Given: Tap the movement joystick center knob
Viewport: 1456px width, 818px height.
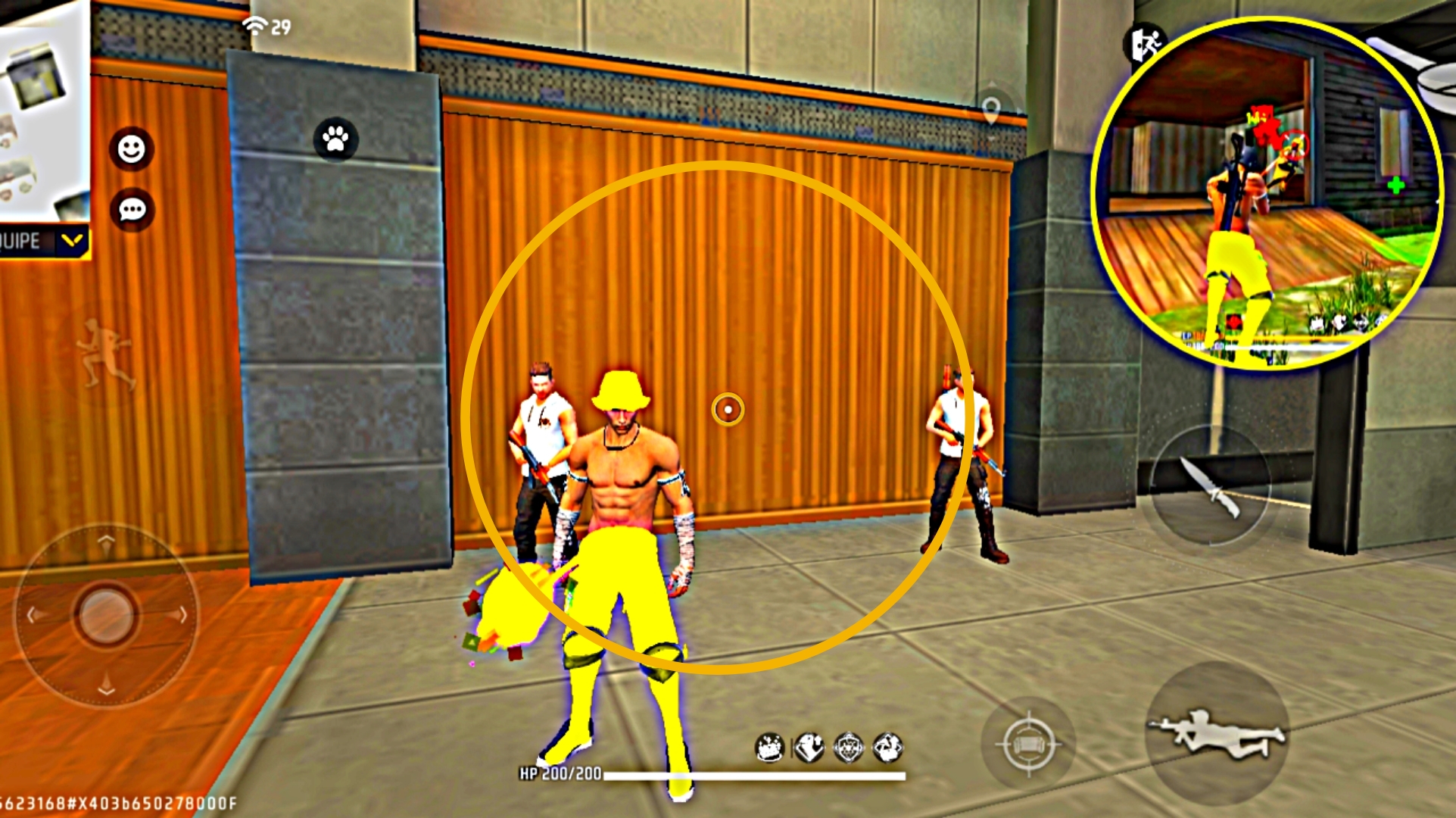Looking at the screenshot, I should [106, 613].
